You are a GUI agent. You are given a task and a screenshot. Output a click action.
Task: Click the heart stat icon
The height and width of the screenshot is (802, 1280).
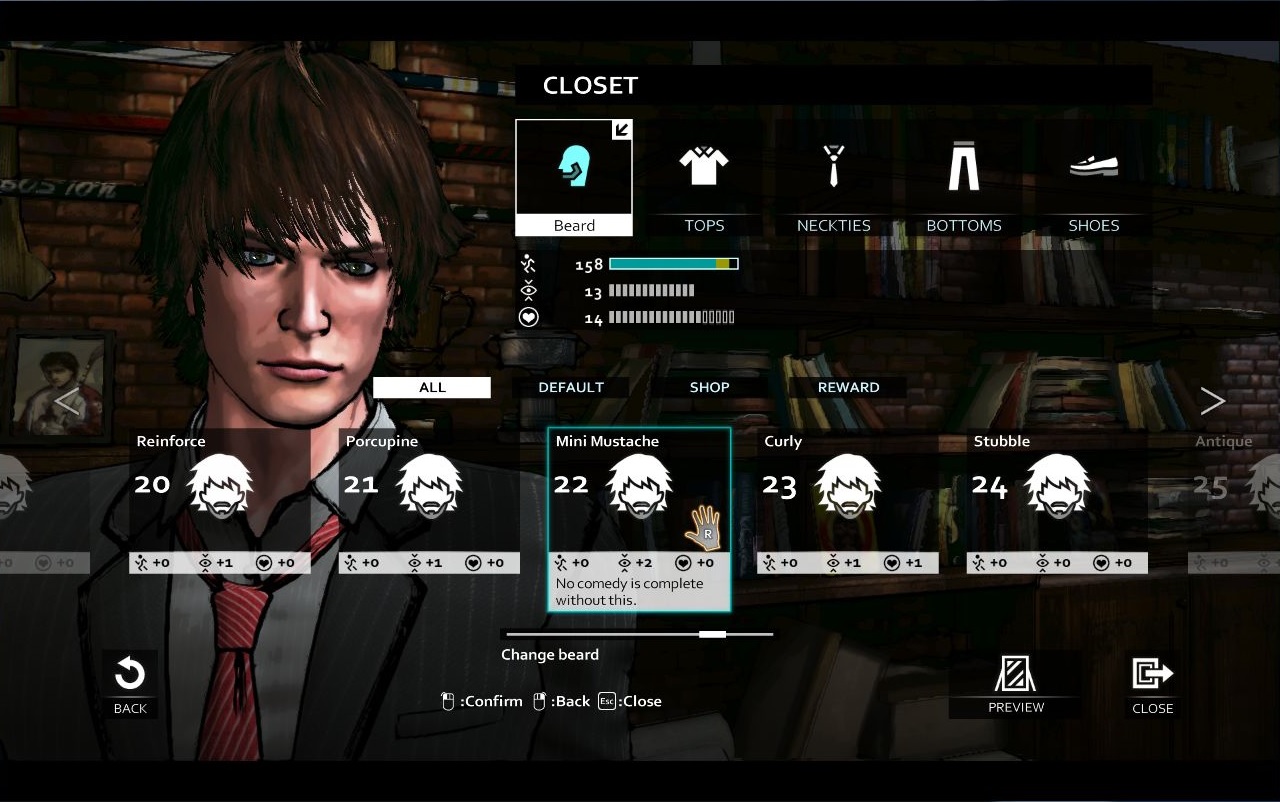(x=527, y=316)
